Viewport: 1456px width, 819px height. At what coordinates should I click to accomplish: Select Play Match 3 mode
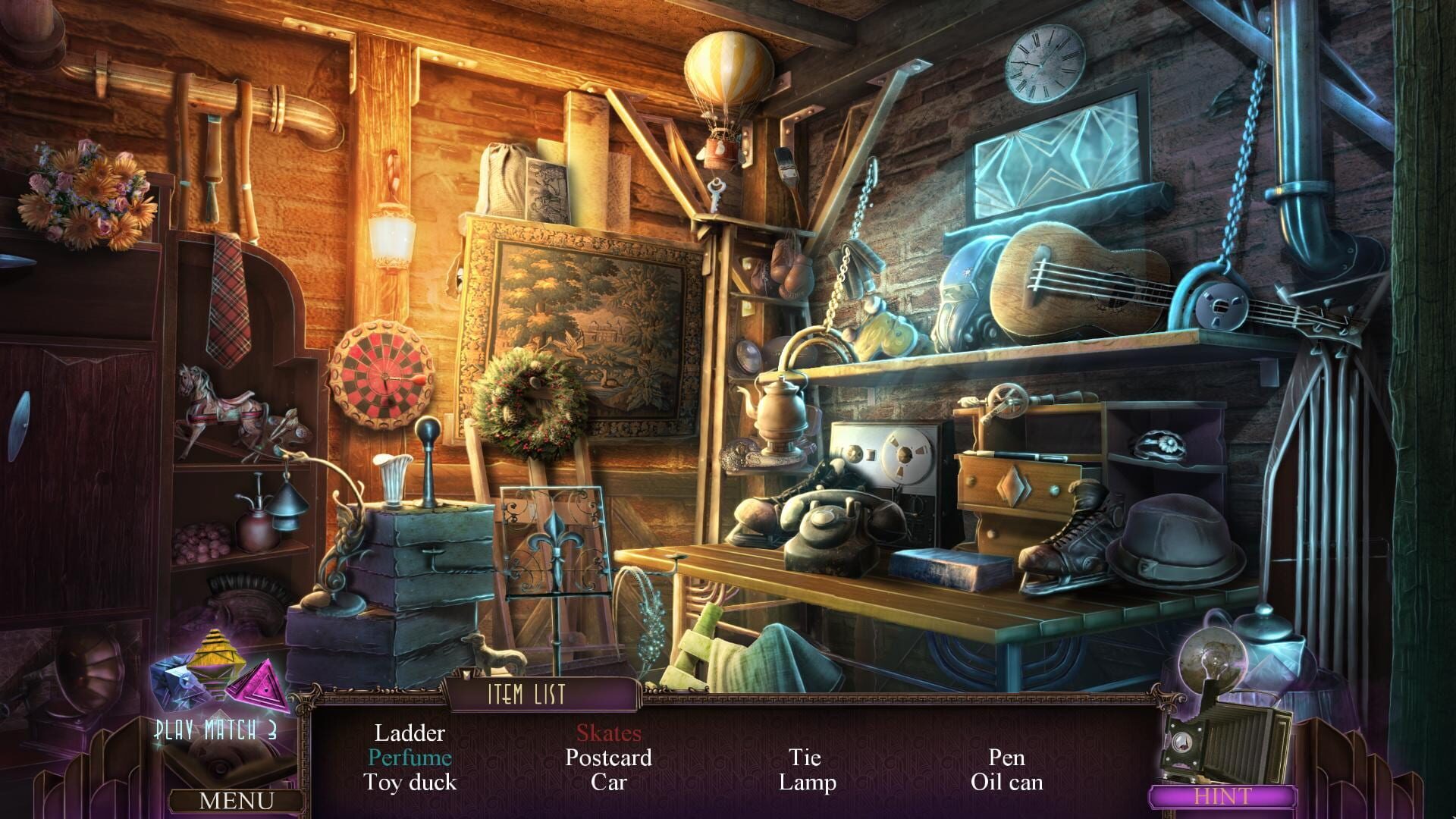[x=215, y=730]
